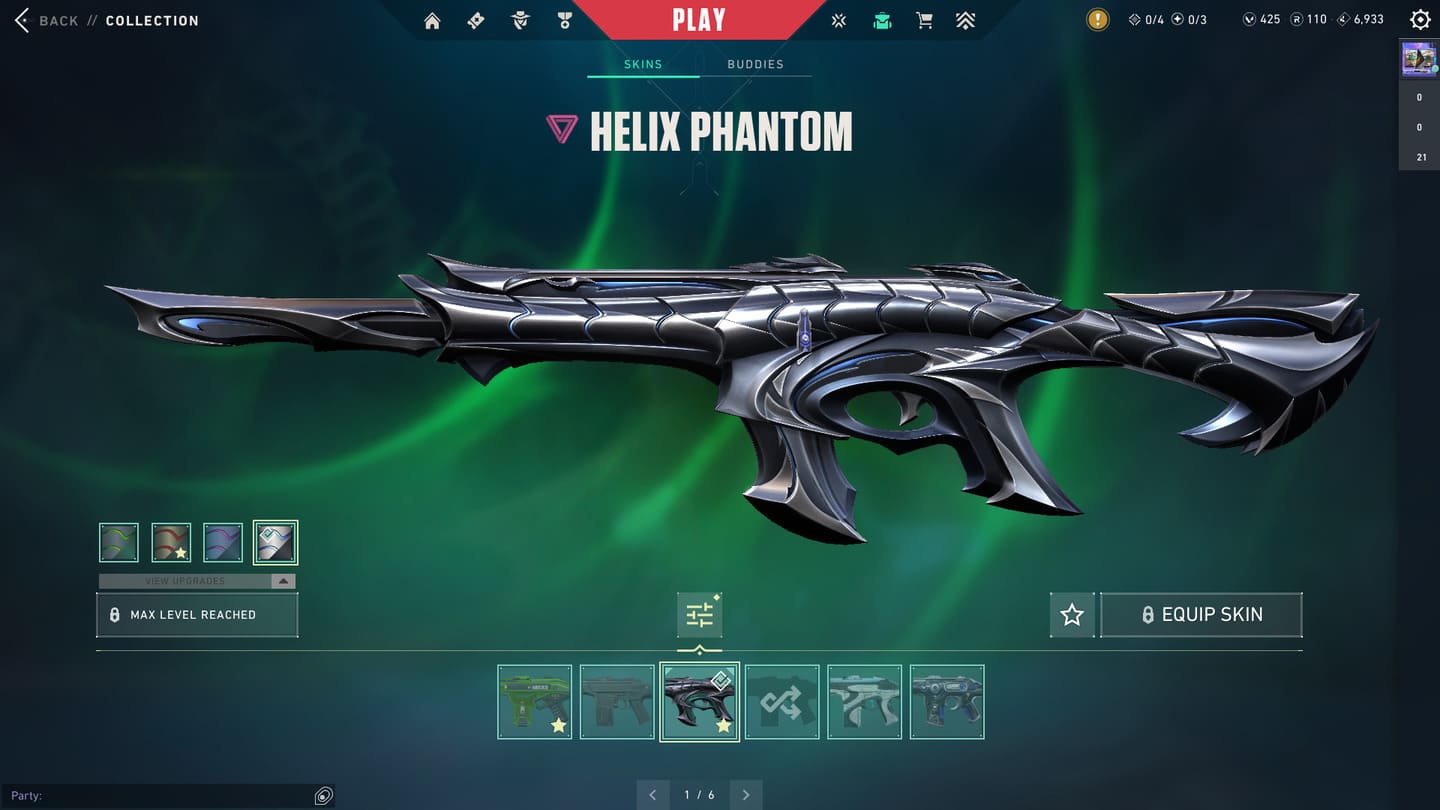Go to the next skin page
Screen dimensions: 1440x810
click(x=746, y=795)
